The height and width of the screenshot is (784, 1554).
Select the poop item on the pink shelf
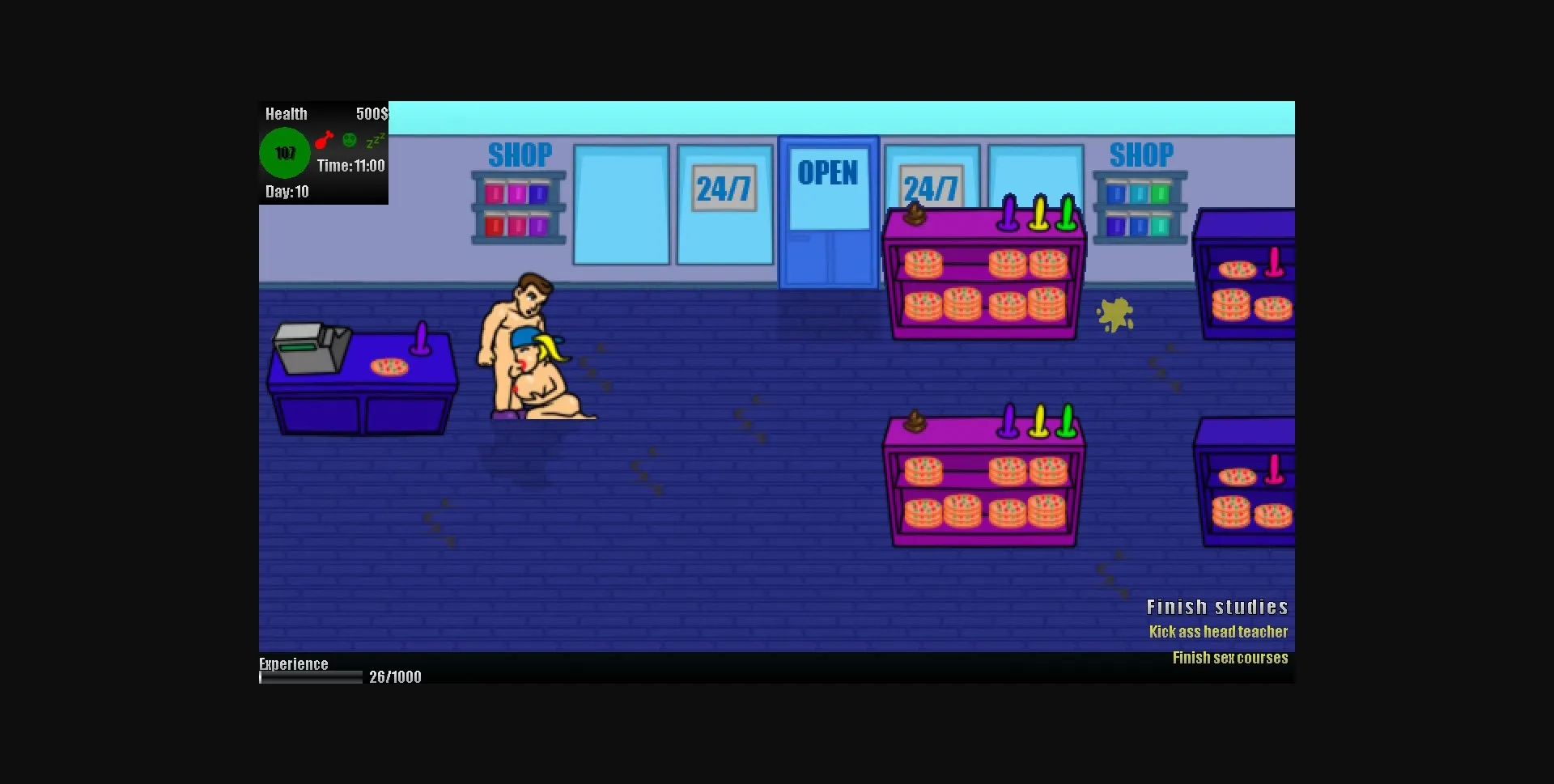pos(916,214)
